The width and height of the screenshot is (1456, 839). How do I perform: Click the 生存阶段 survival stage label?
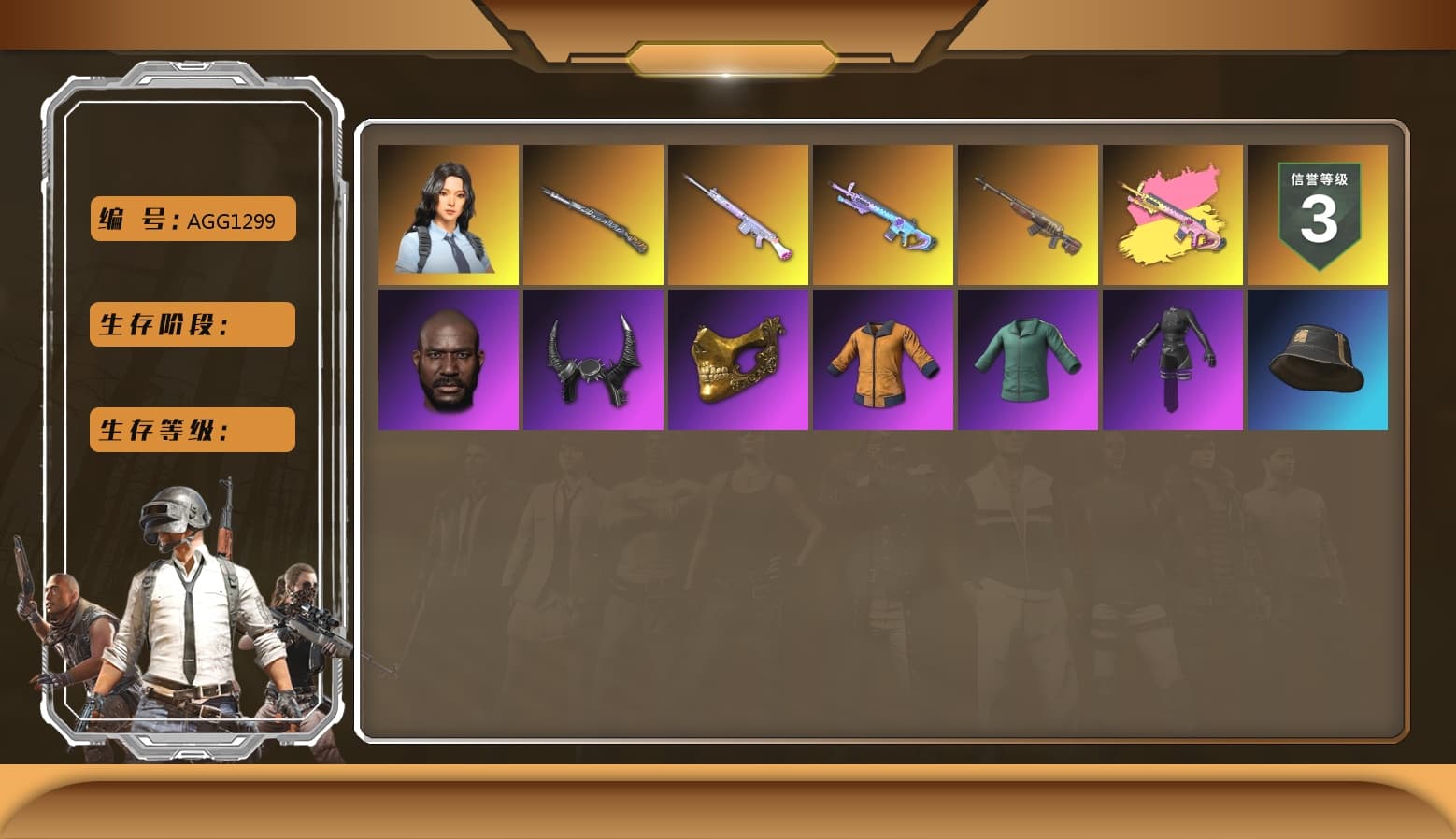pyautogui.click(x=191, y=324)
